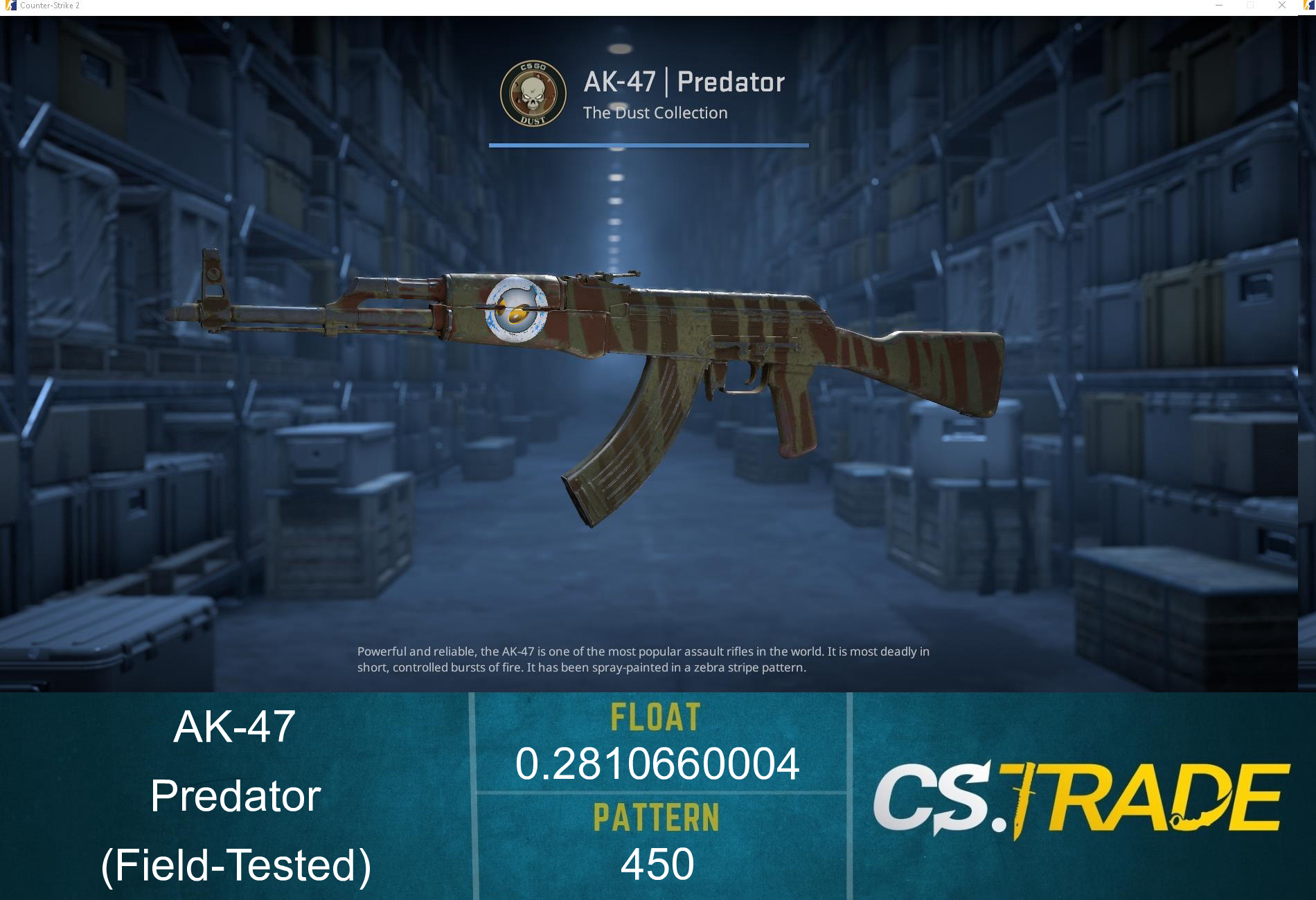Click the pattern number 450
This screenshot has width=1316, height=900.
(x=656, y=862)
